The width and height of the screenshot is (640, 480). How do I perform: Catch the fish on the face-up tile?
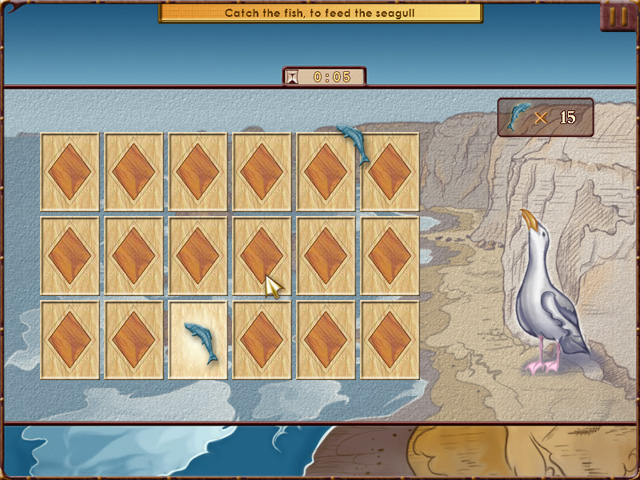199,342
